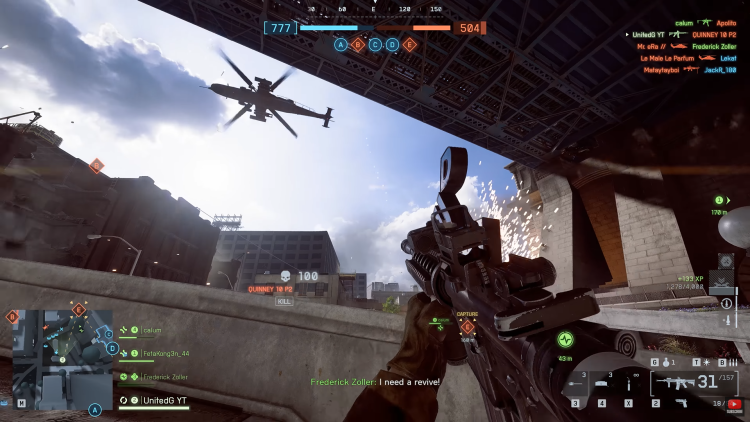
Task: Select objective A marker below the minimap
Action: tap(96, 409)
